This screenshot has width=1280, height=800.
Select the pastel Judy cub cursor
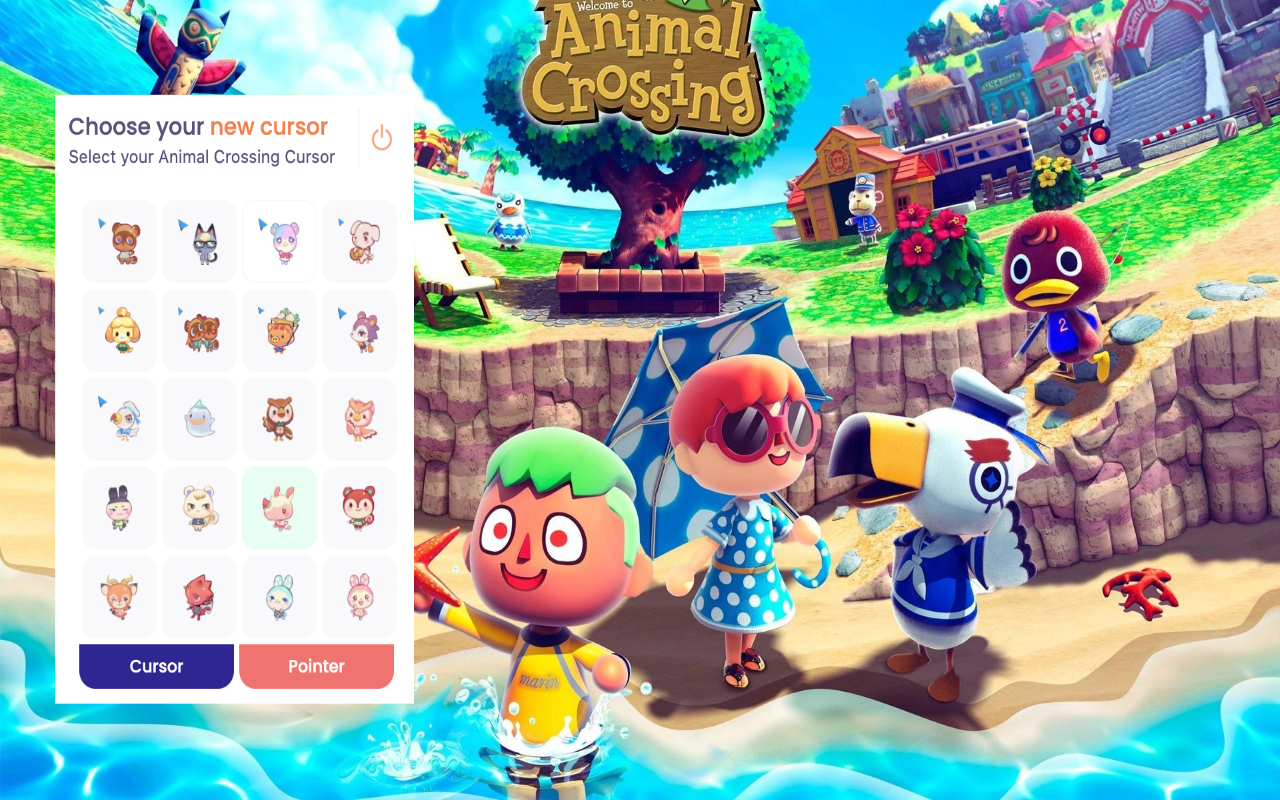point(279,240)
